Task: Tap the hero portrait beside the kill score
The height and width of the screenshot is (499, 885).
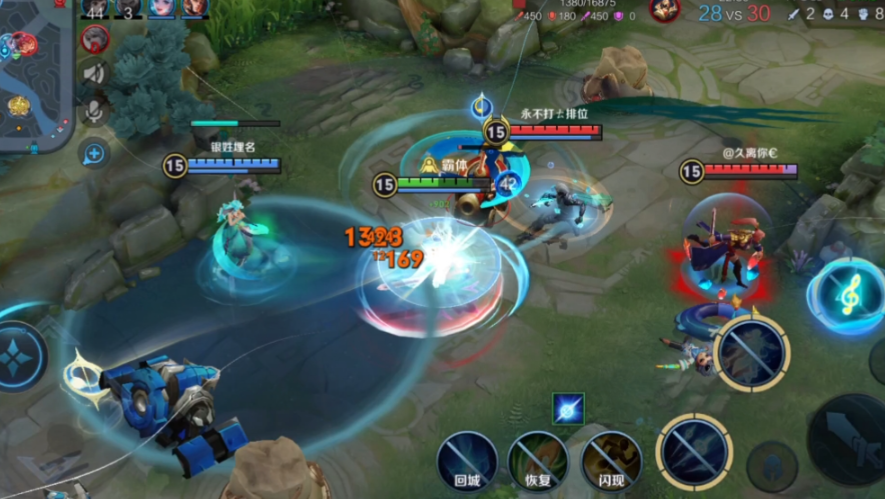Action: pos(664,10)
